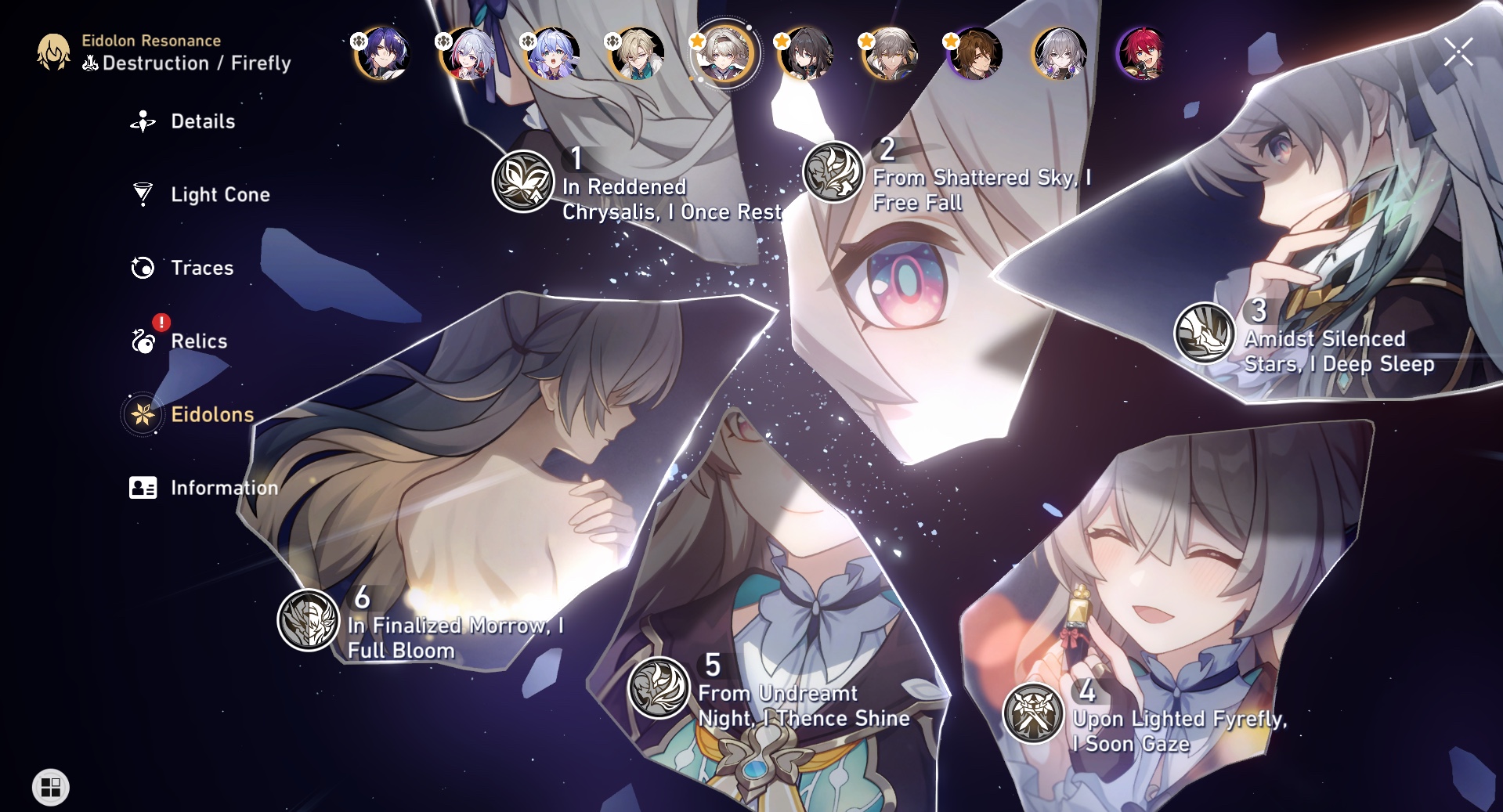1503x812 pixels.
Task: Click the highlighted Eidolons flower icon
Action: pyautogui.click(x=142, y=414)
